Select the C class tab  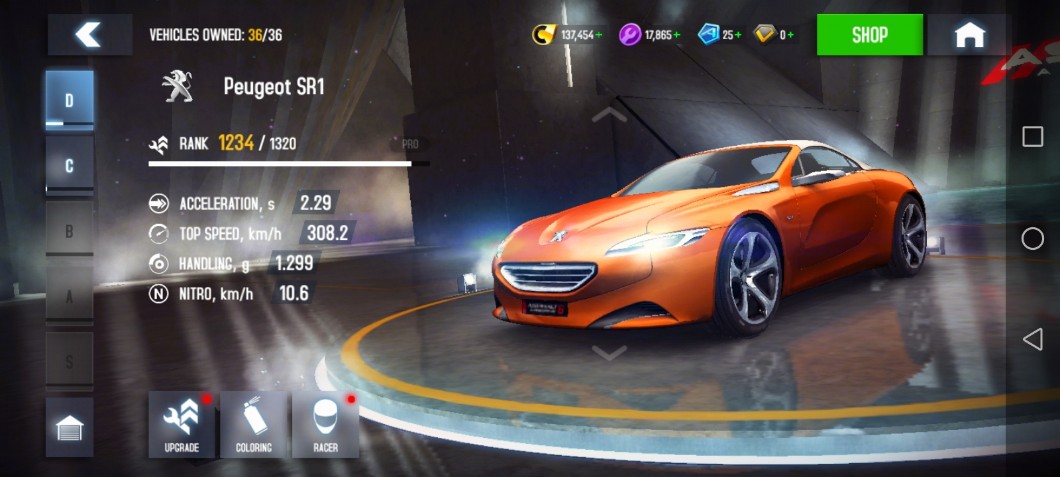point(69,165)
